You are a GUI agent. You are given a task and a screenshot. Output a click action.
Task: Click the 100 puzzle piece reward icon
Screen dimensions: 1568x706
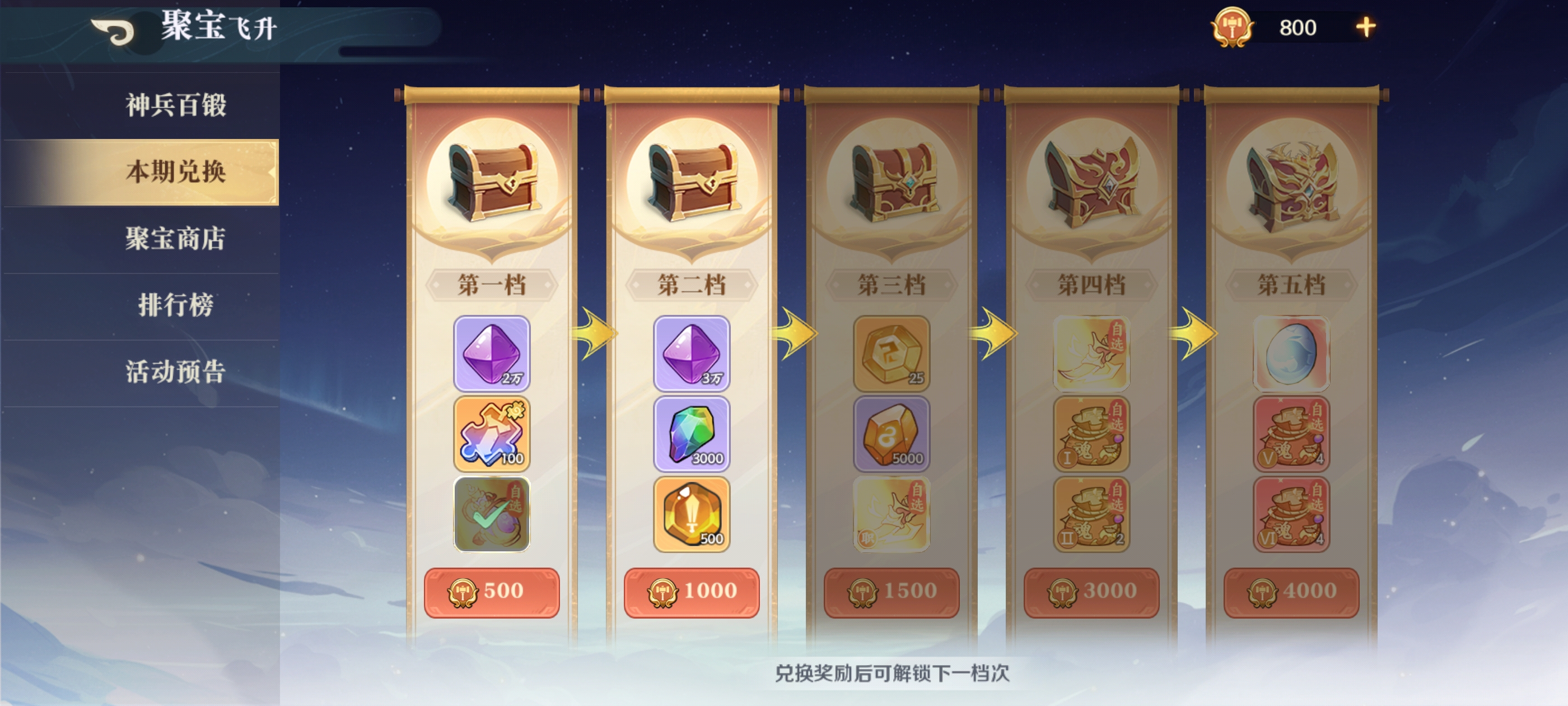pyautogui.click(x=493, y=434)
